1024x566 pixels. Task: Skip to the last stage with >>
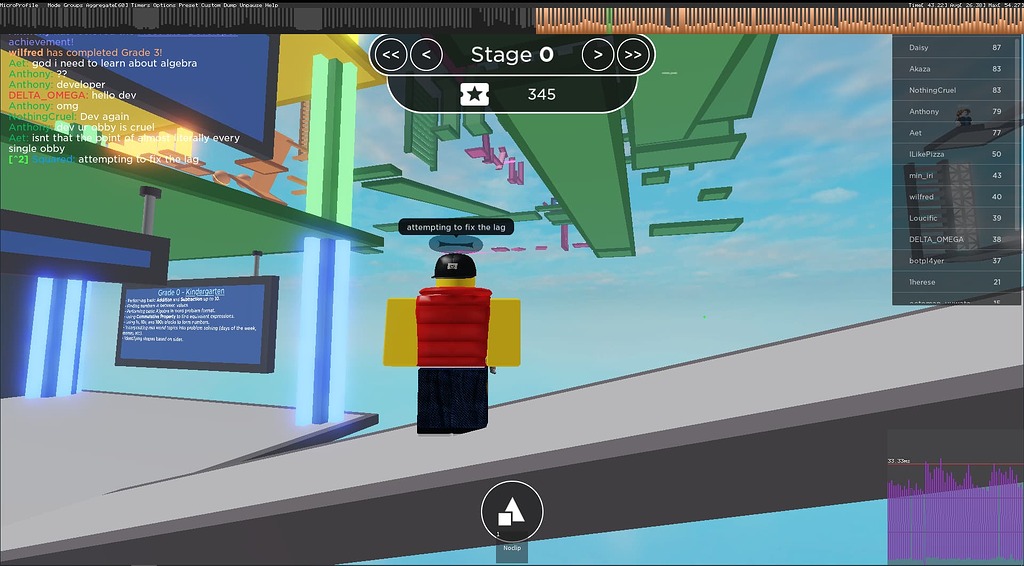(633, 55)
